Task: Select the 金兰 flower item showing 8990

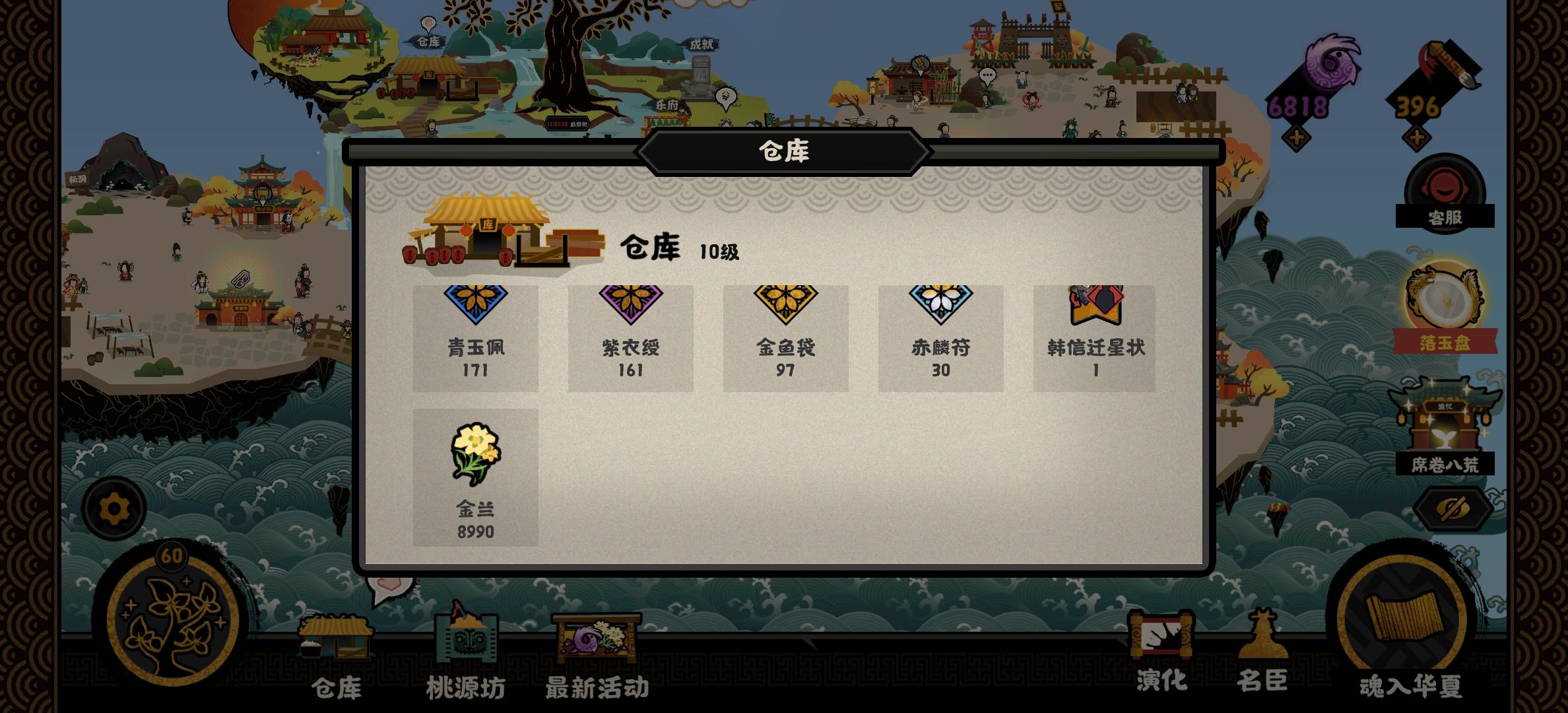Action: pyautogui.click(x=476, y=475)
